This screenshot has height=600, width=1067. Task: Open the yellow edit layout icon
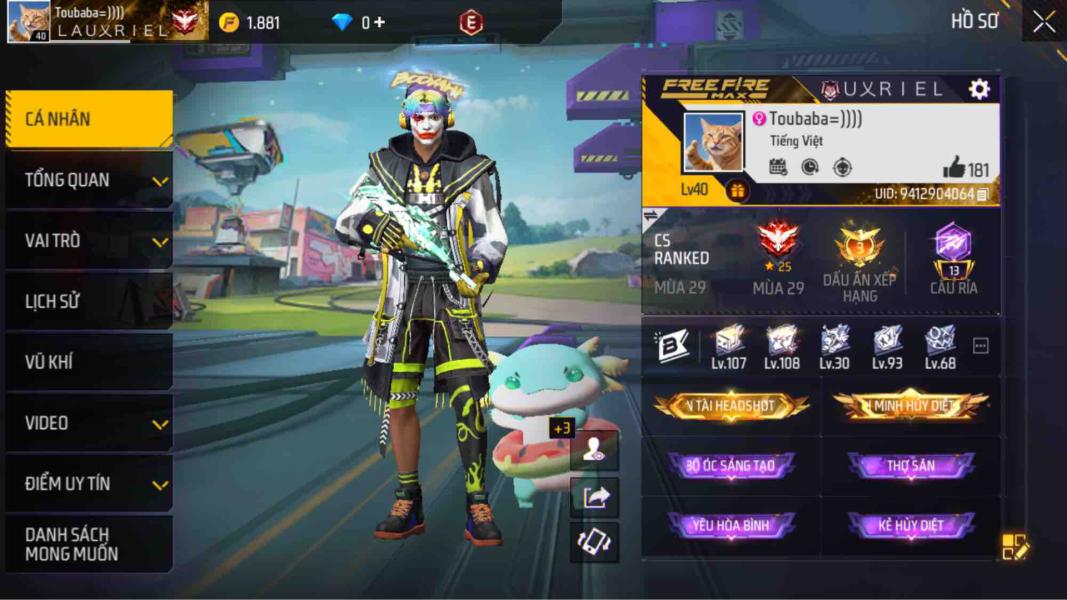[x=1014, y=546]
